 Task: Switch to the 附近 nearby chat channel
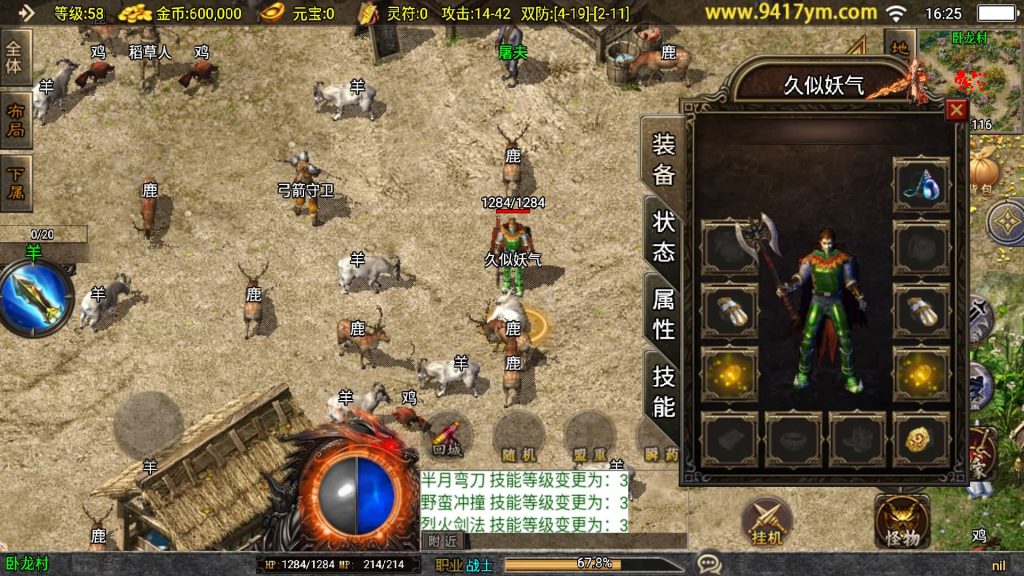pos(442,541)
